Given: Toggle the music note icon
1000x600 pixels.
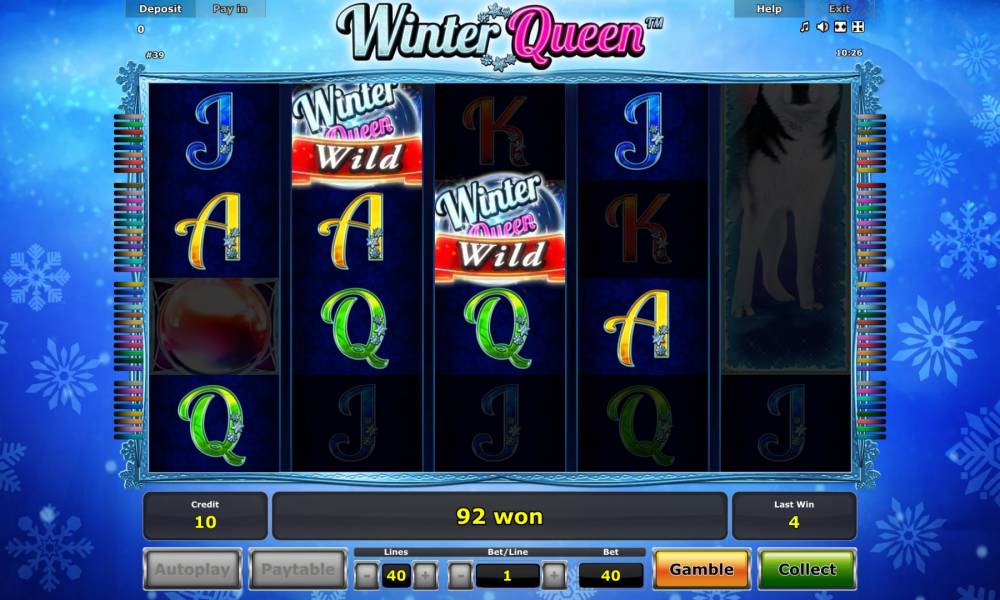Looking at the screenshot, I should 804,27.
